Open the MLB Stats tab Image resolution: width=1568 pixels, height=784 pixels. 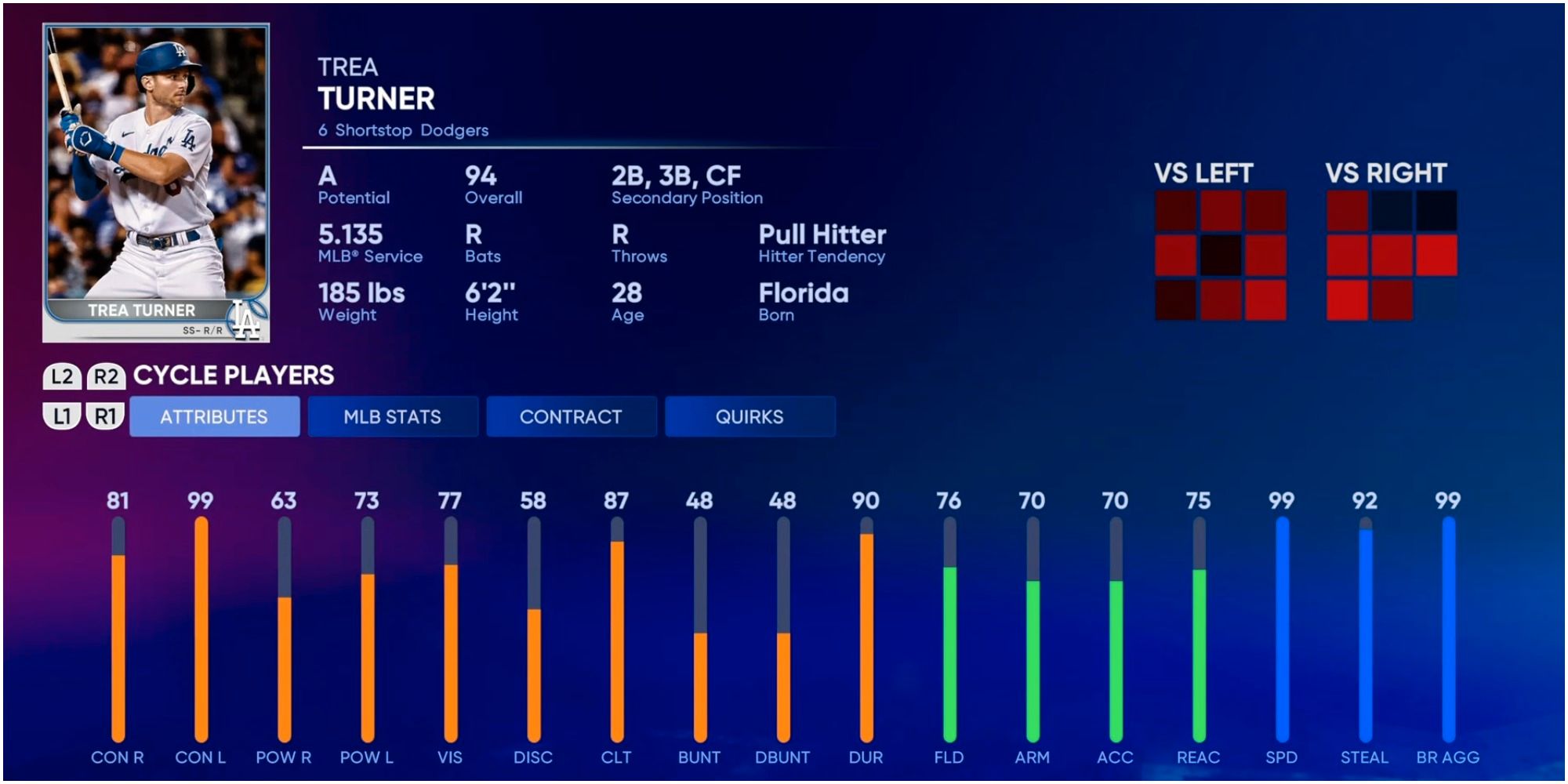tap(393, 416)
